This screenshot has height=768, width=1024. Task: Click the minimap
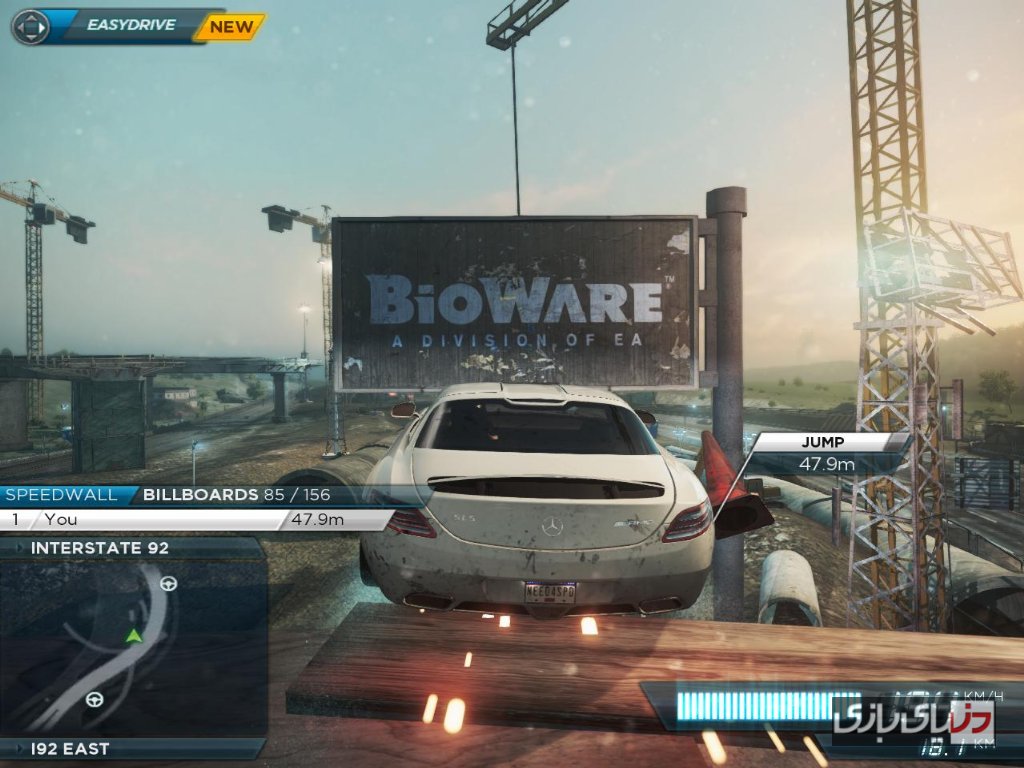(132, 648)
